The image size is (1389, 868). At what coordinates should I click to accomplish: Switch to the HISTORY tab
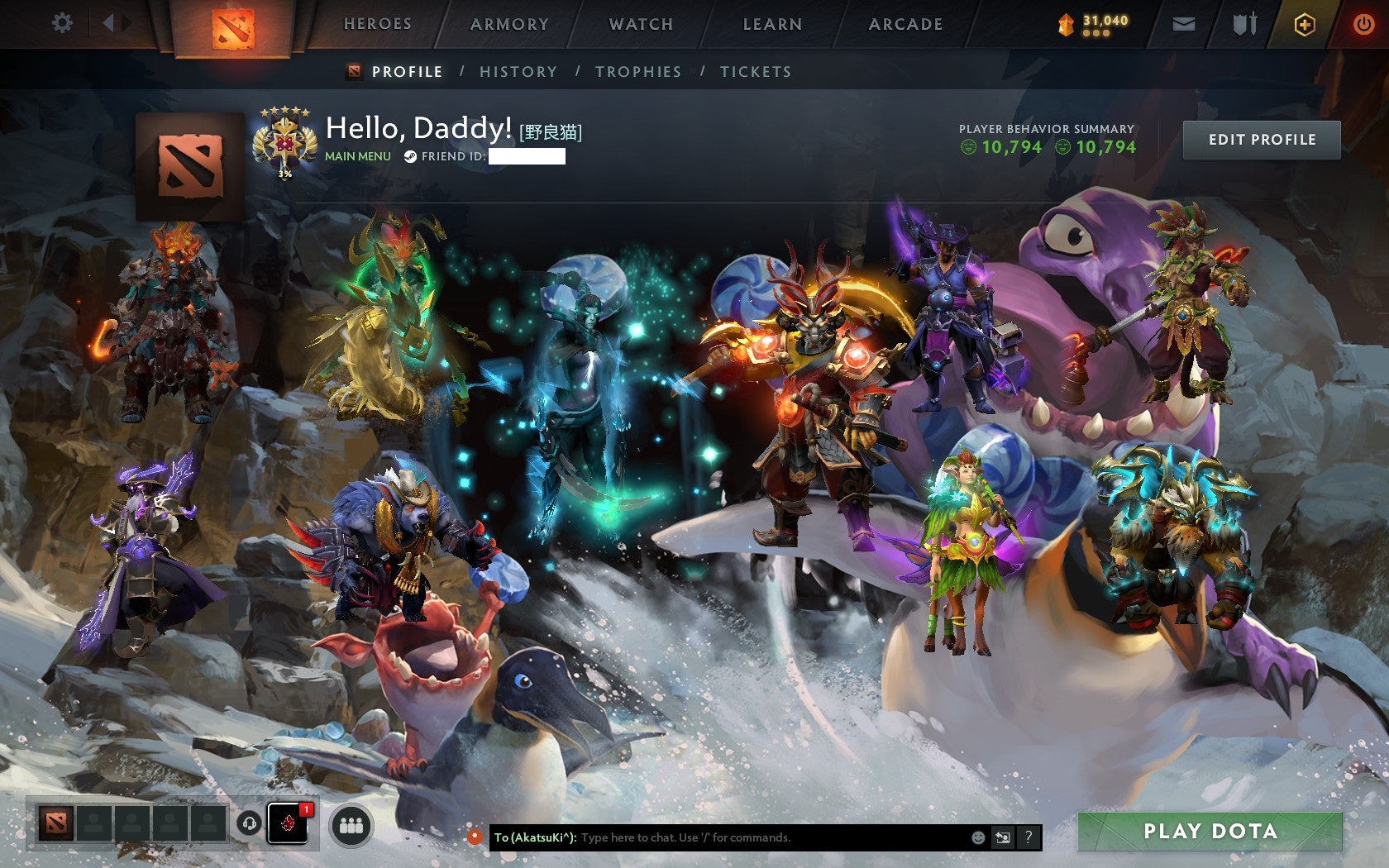(x=517, y=72)
